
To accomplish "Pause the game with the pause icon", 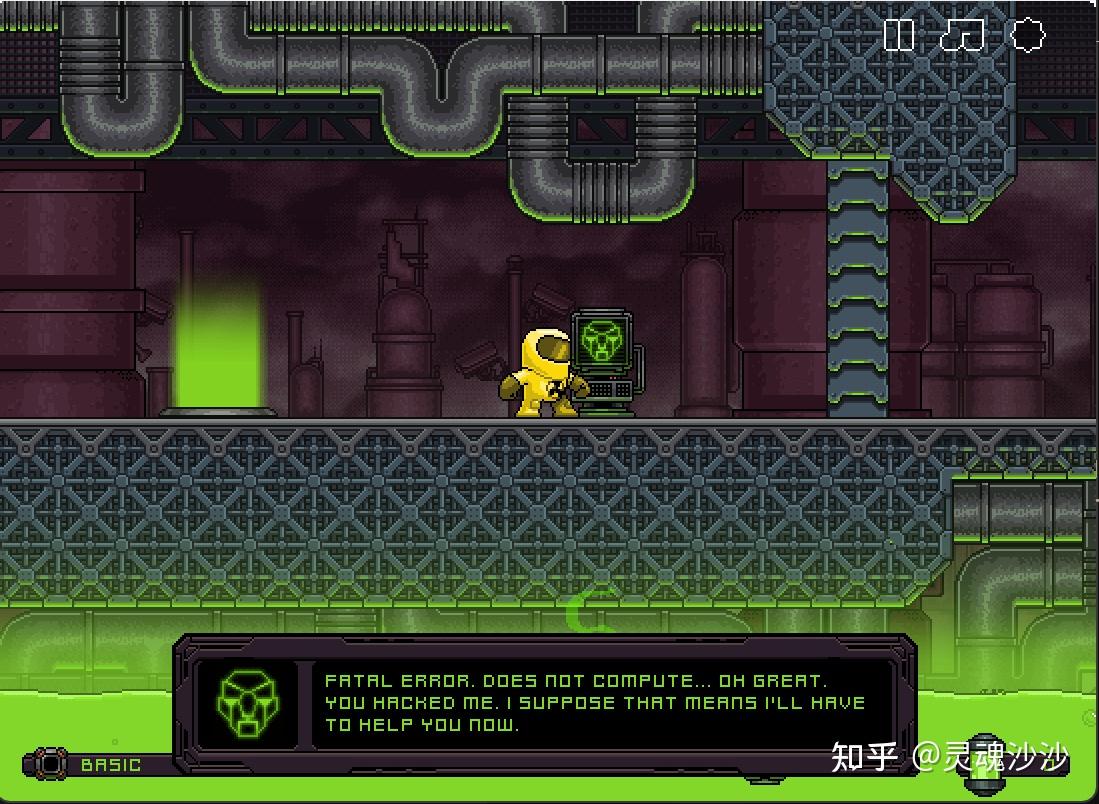I will click(899, 36).
